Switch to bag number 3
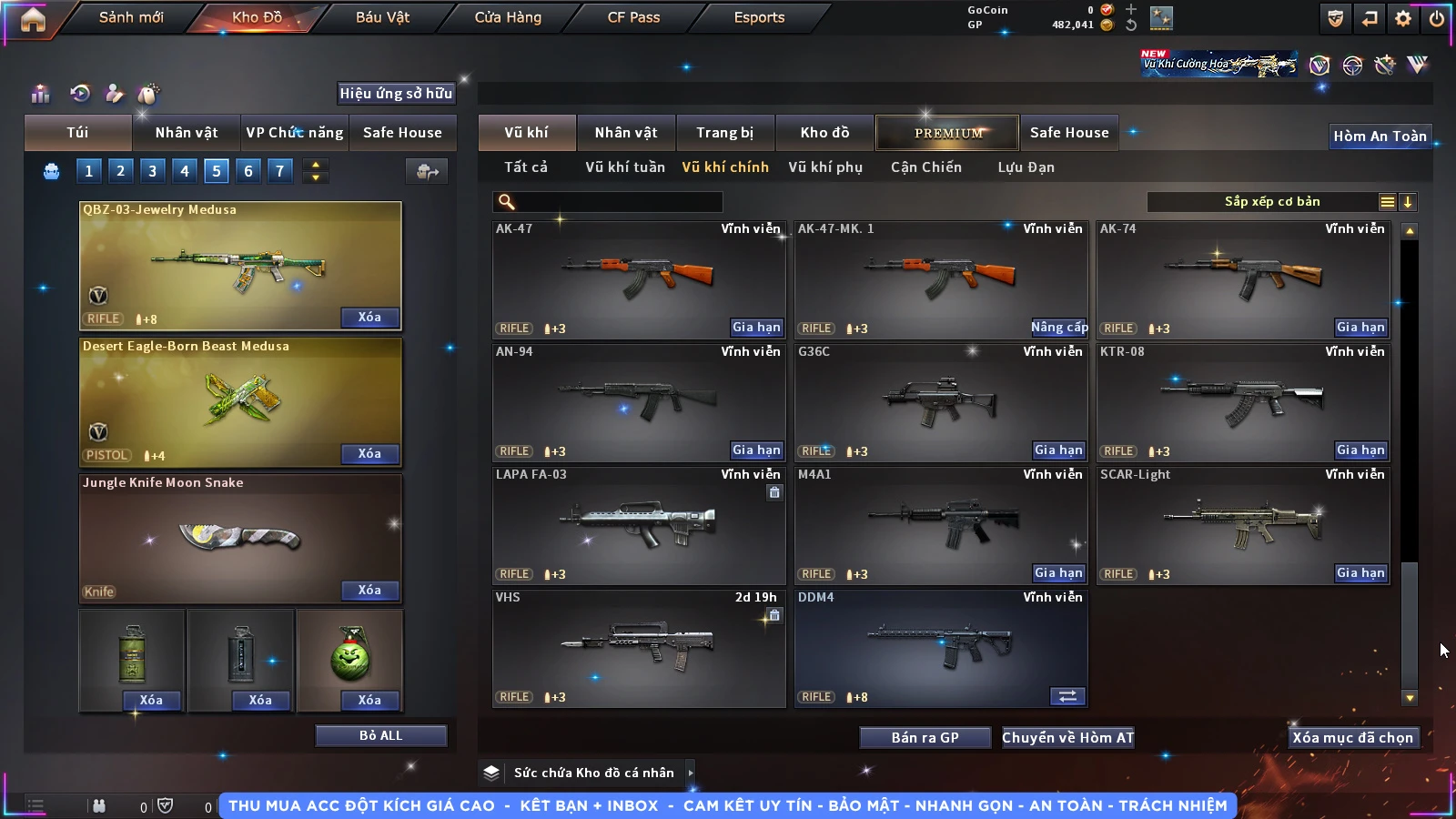The width and height of the screenshot is (1456, 819). click(x=152, y=171)
